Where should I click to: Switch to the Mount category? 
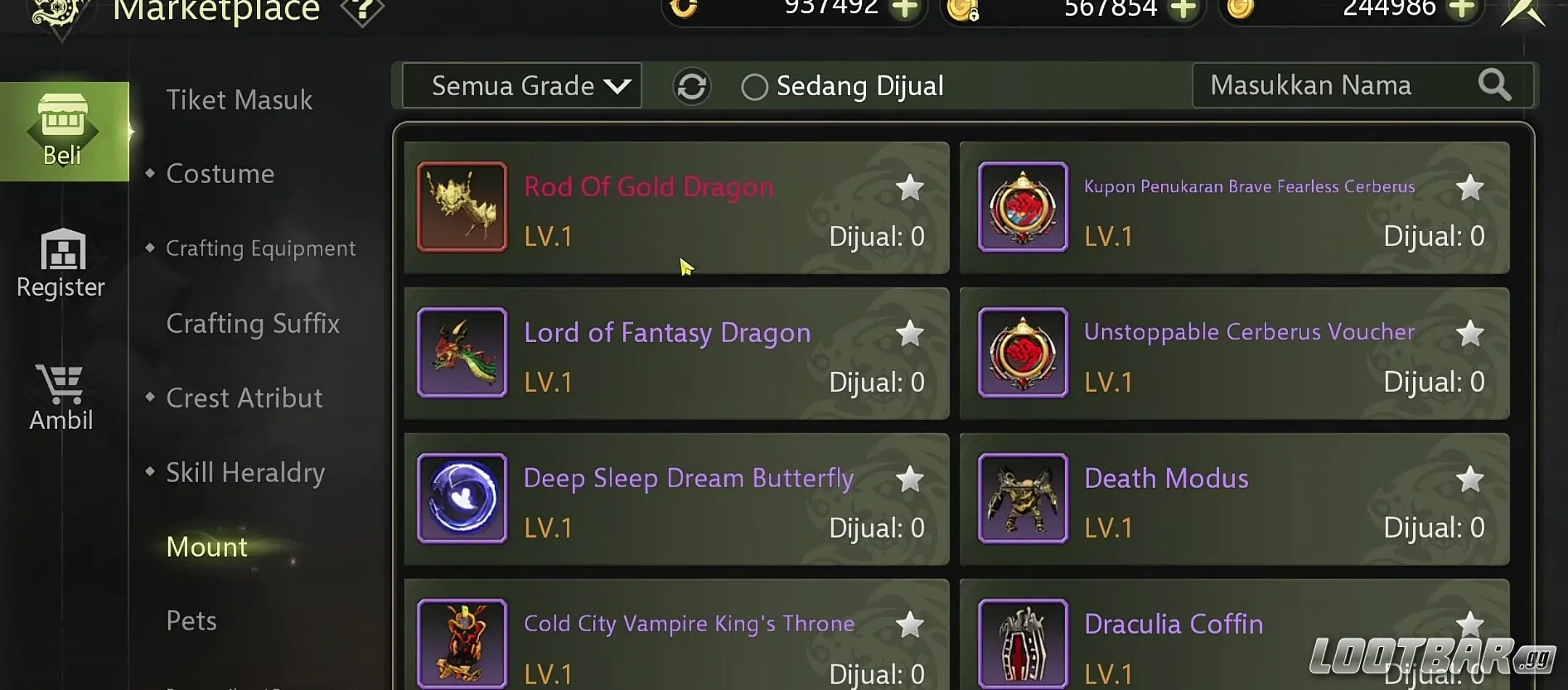206,547
